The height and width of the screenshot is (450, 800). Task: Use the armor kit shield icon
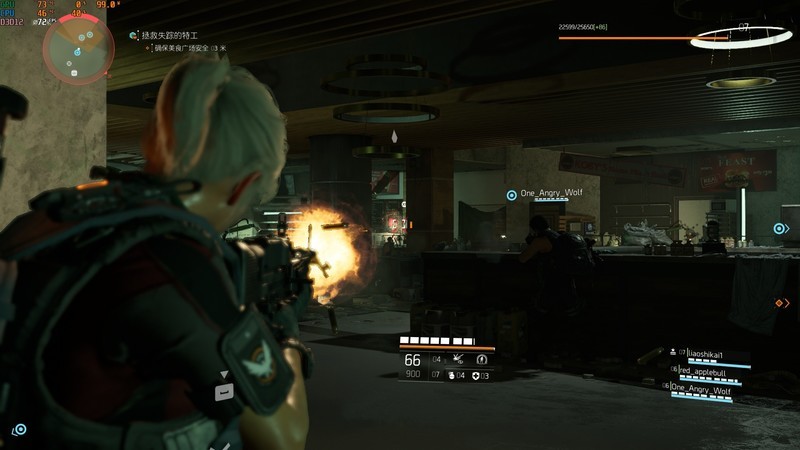coord(476,376)
